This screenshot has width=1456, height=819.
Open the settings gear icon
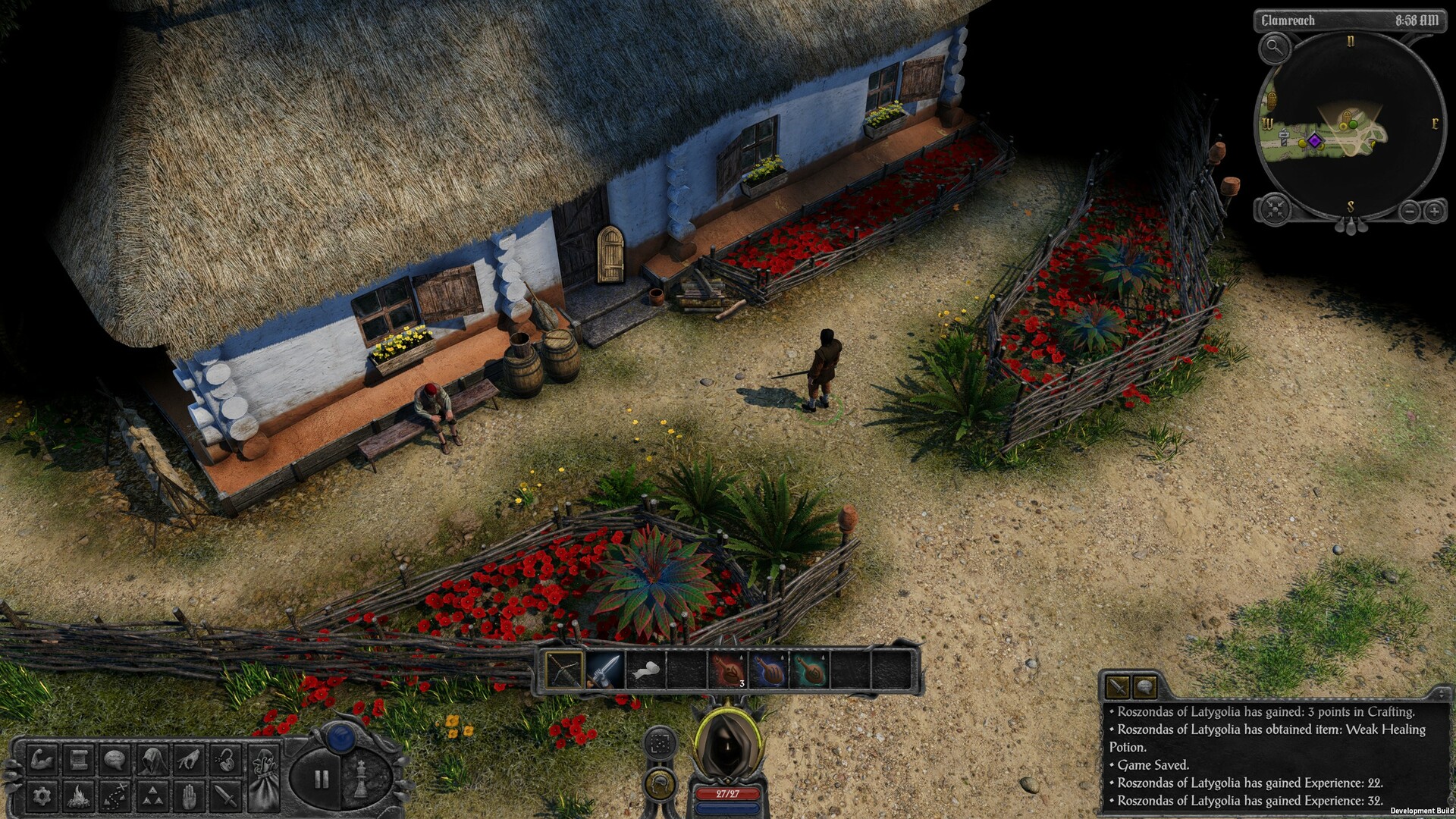pos(43,797)
